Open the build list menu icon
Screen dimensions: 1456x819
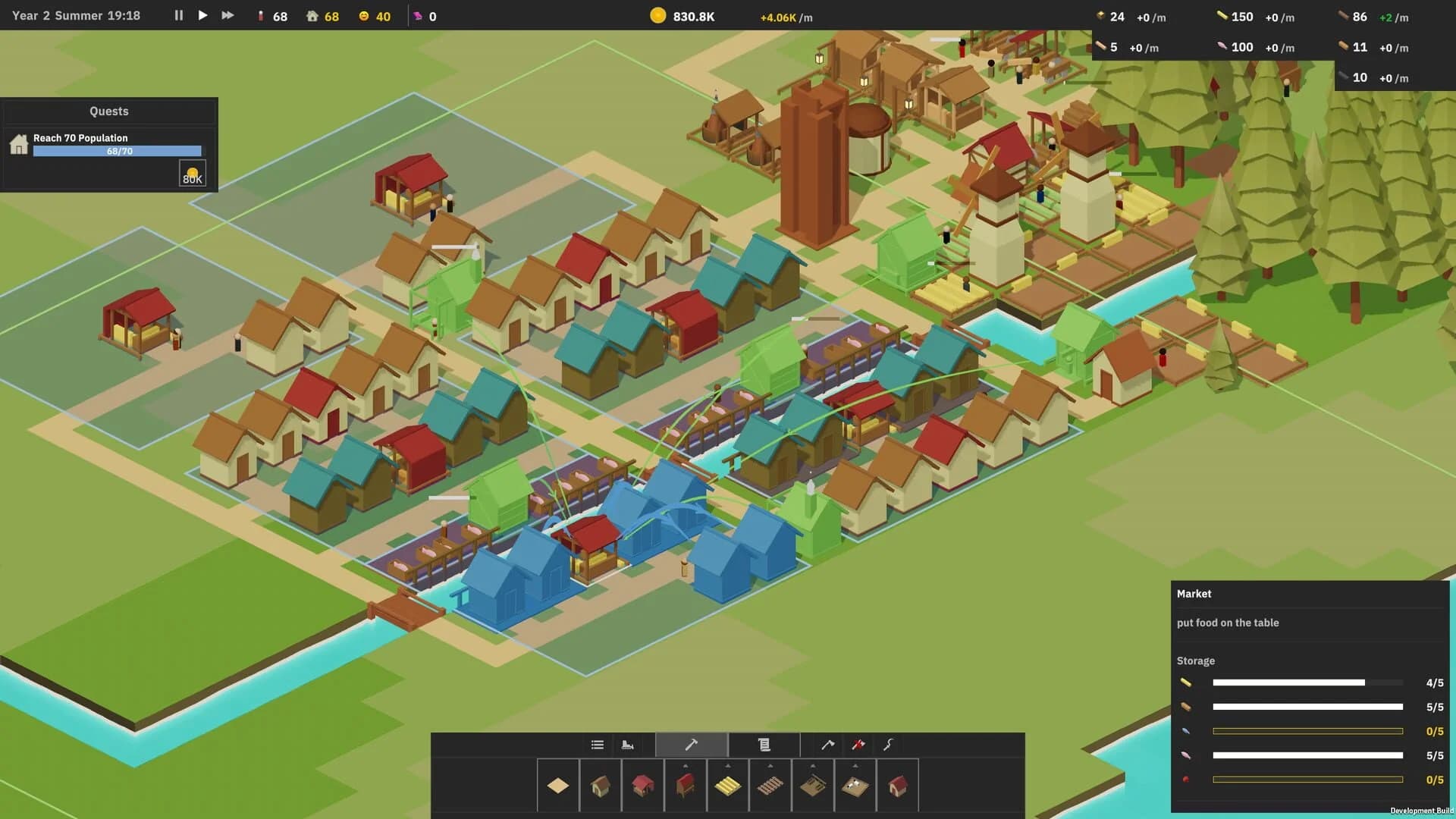pyautogui.click(x=597, y=745)
